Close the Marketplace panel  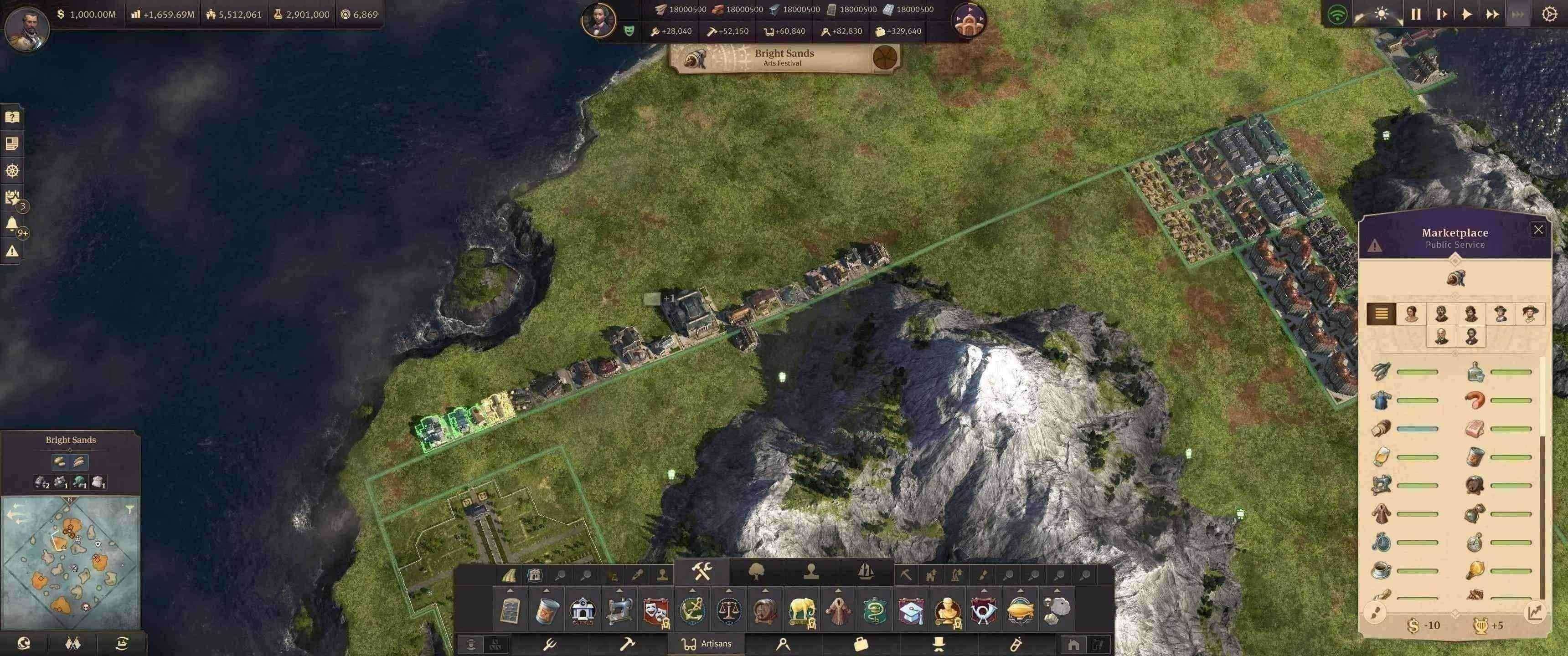[1538, 230]
